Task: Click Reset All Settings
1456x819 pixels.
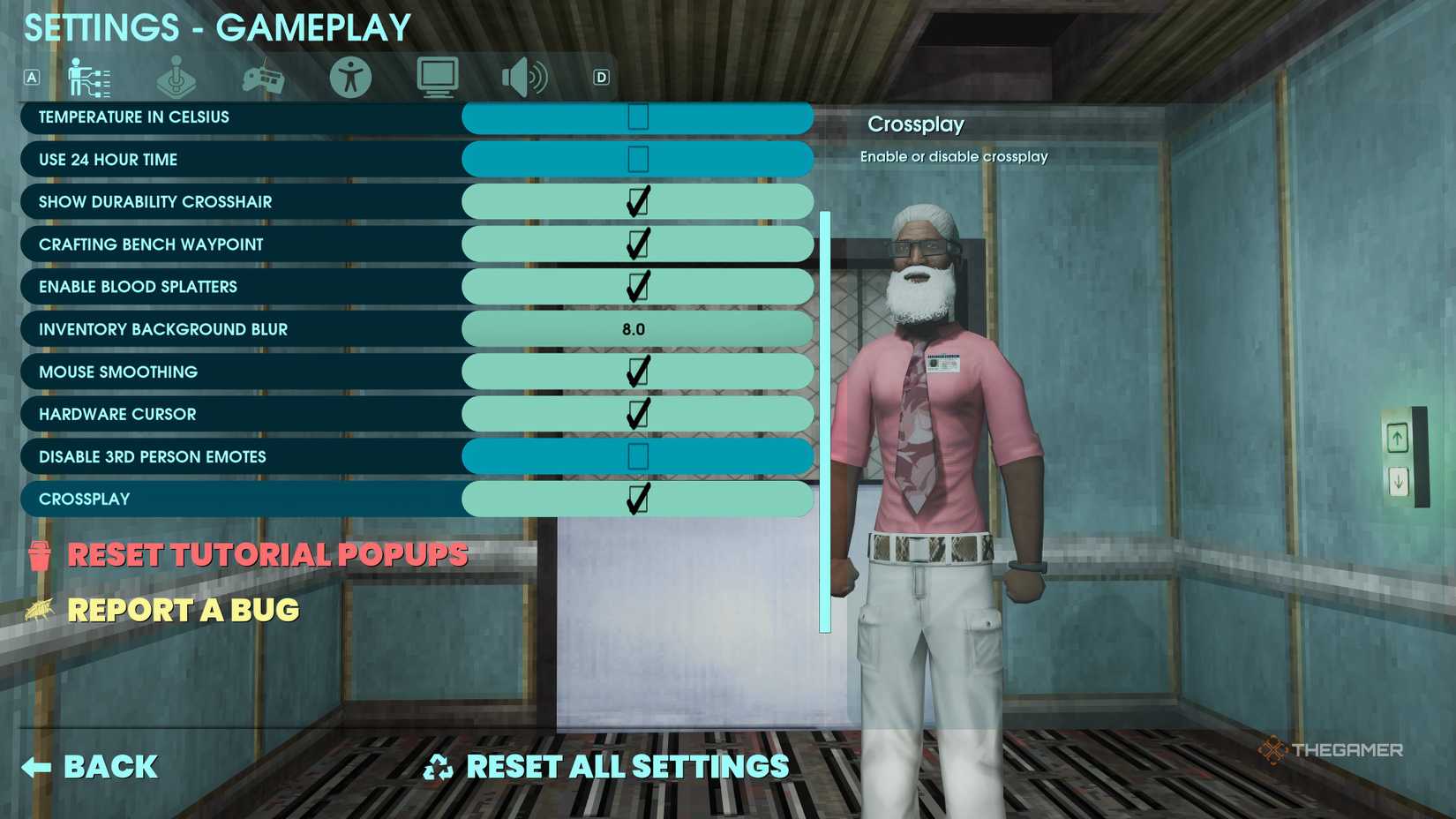Action: click(628, 766)
